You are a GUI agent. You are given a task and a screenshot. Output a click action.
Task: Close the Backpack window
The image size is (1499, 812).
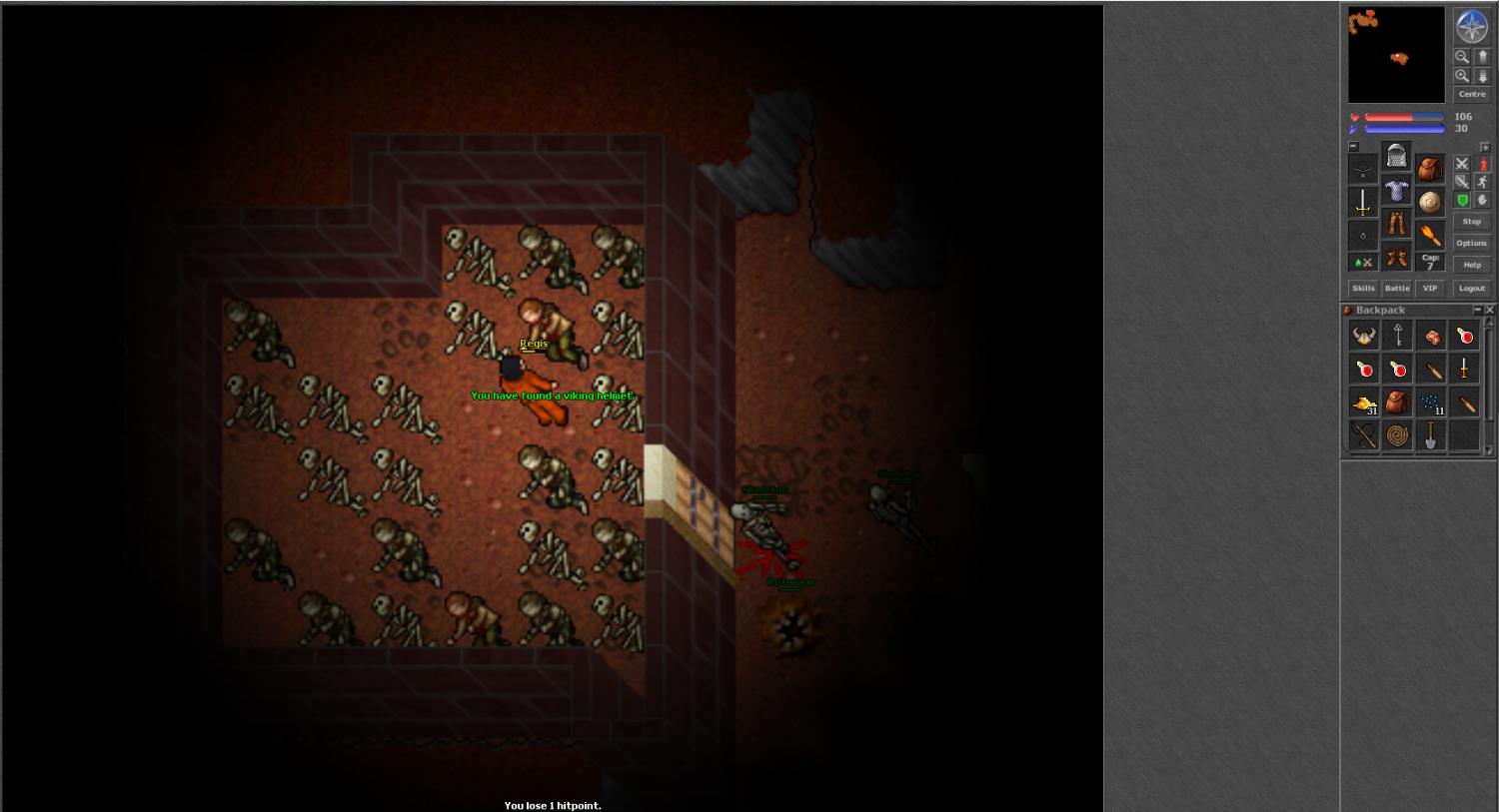click(1489, 311)
